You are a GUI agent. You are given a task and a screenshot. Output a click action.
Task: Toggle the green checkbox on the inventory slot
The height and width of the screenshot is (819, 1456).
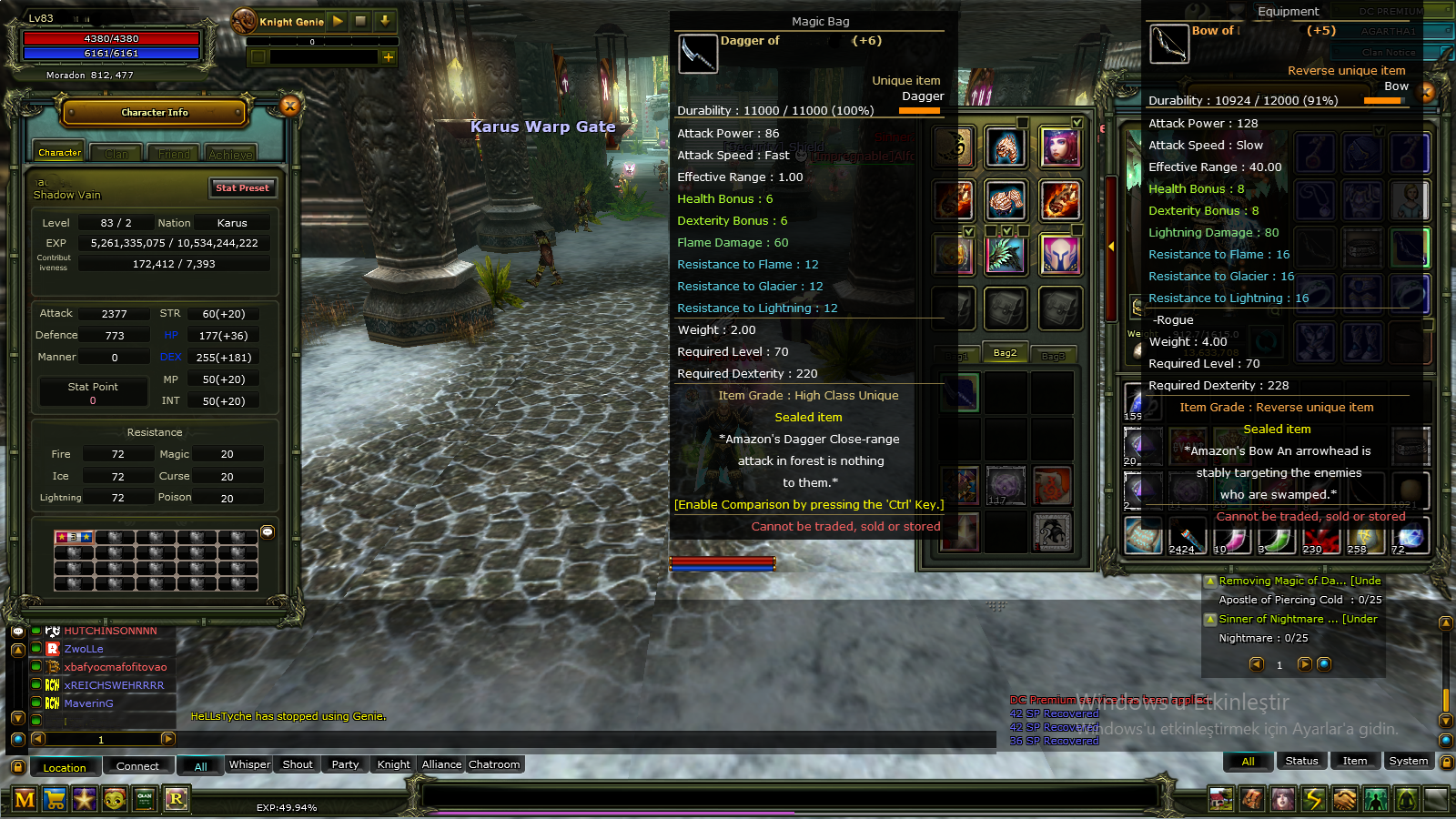click(x=1077, y=122)
